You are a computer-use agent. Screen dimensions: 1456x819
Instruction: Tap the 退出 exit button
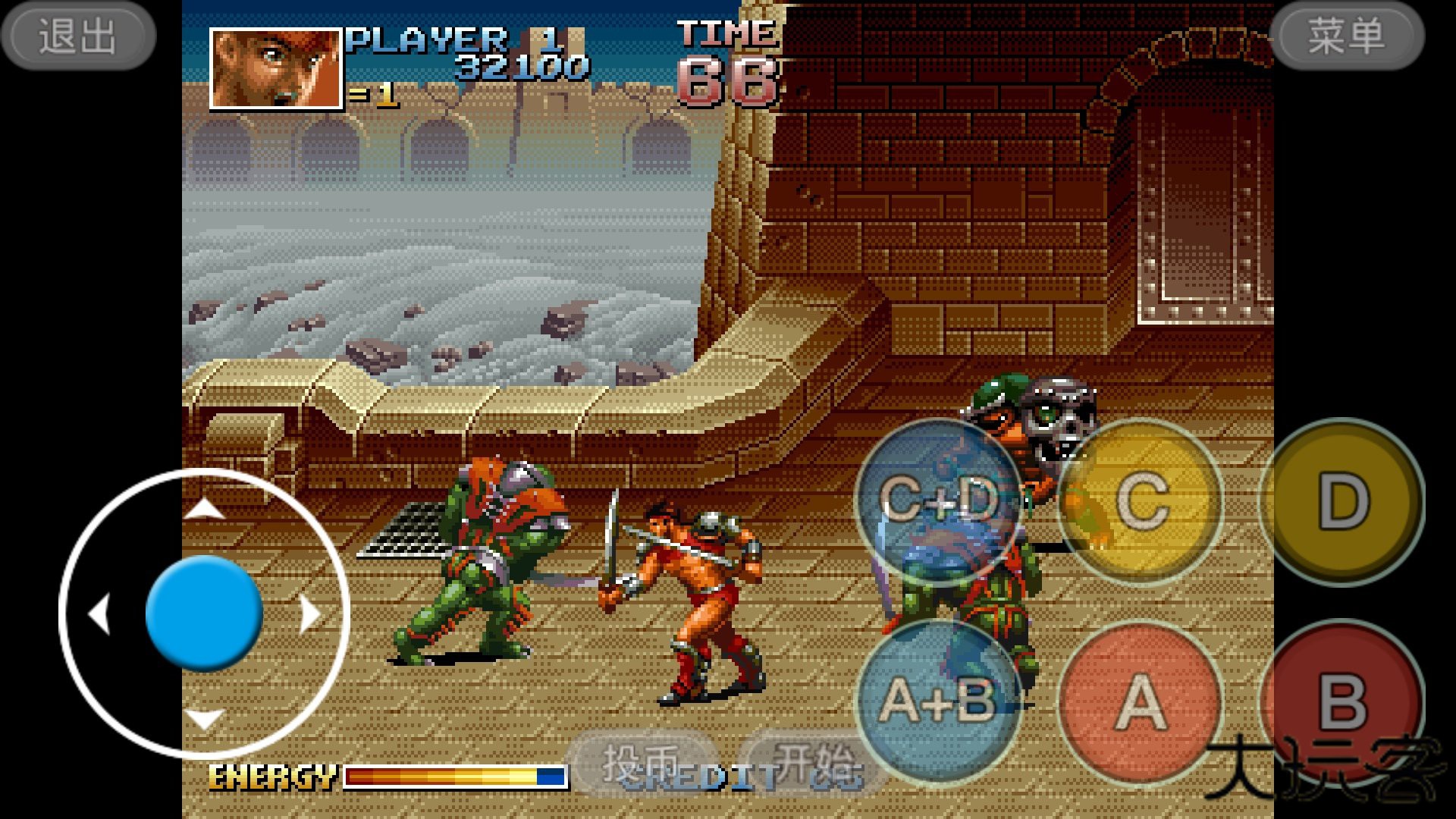click(x=78, y=36)
